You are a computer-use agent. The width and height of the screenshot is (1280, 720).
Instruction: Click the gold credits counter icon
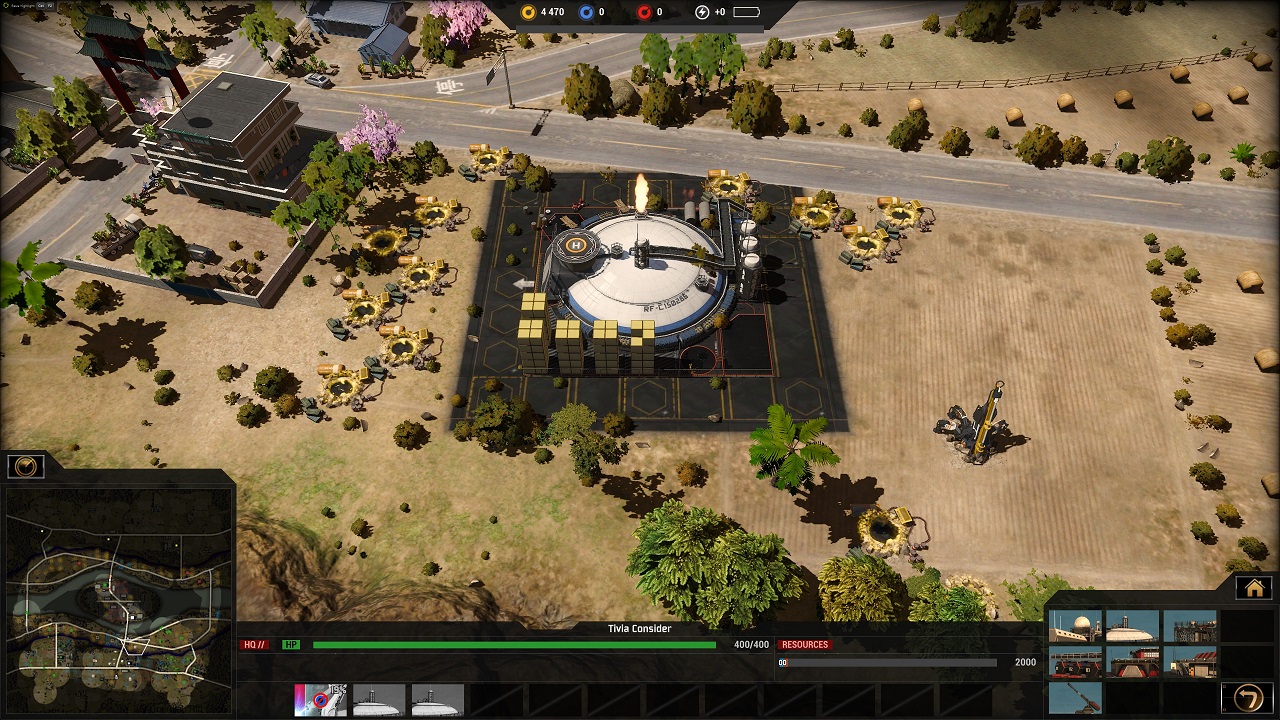pyautogui.click(x=528, y=12)
